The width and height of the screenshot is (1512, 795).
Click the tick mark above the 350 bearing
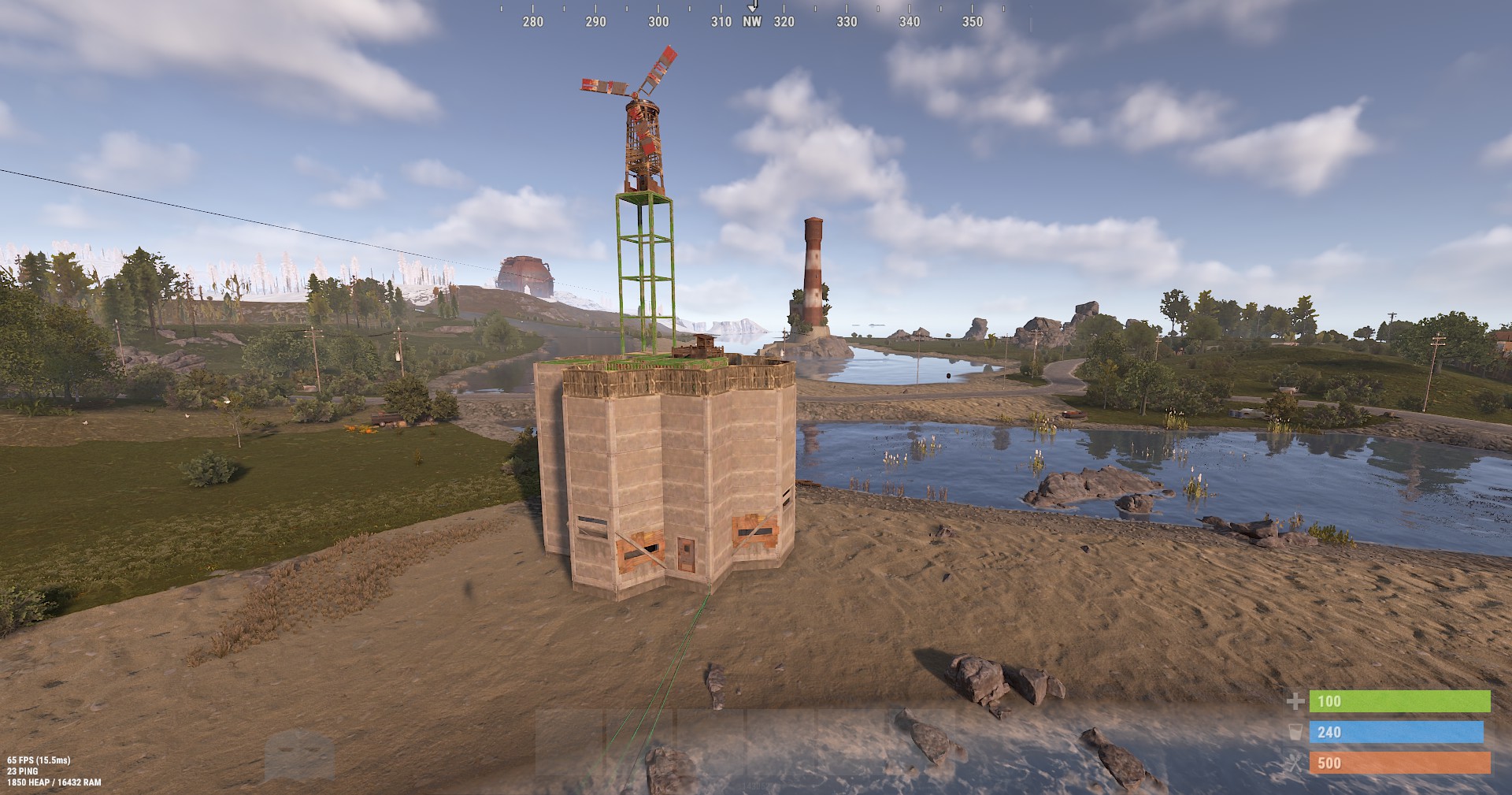[x=972, y=9]
